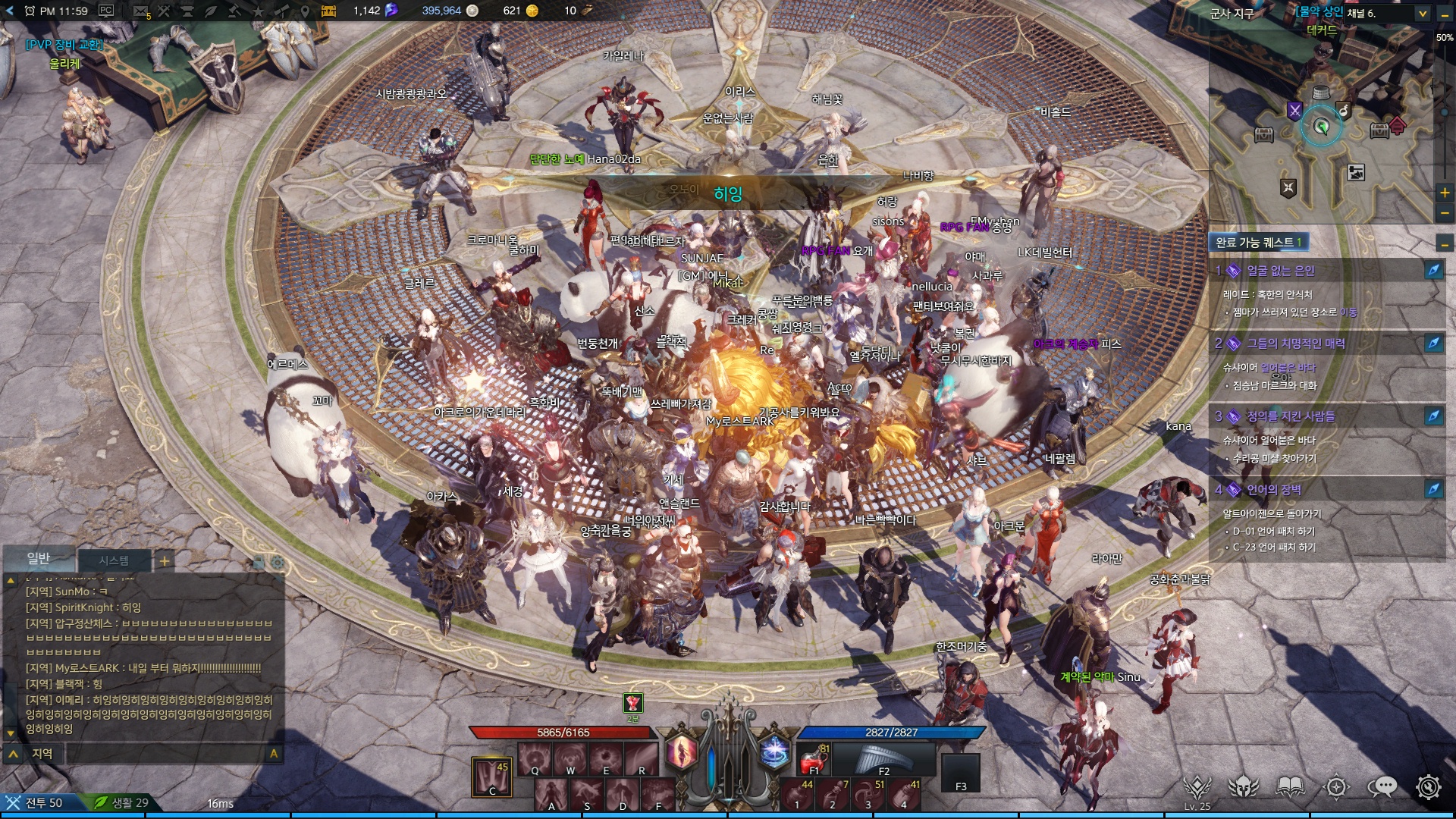Open the winged helmet character menu

pyautogui.click(x=1244, y=787)
